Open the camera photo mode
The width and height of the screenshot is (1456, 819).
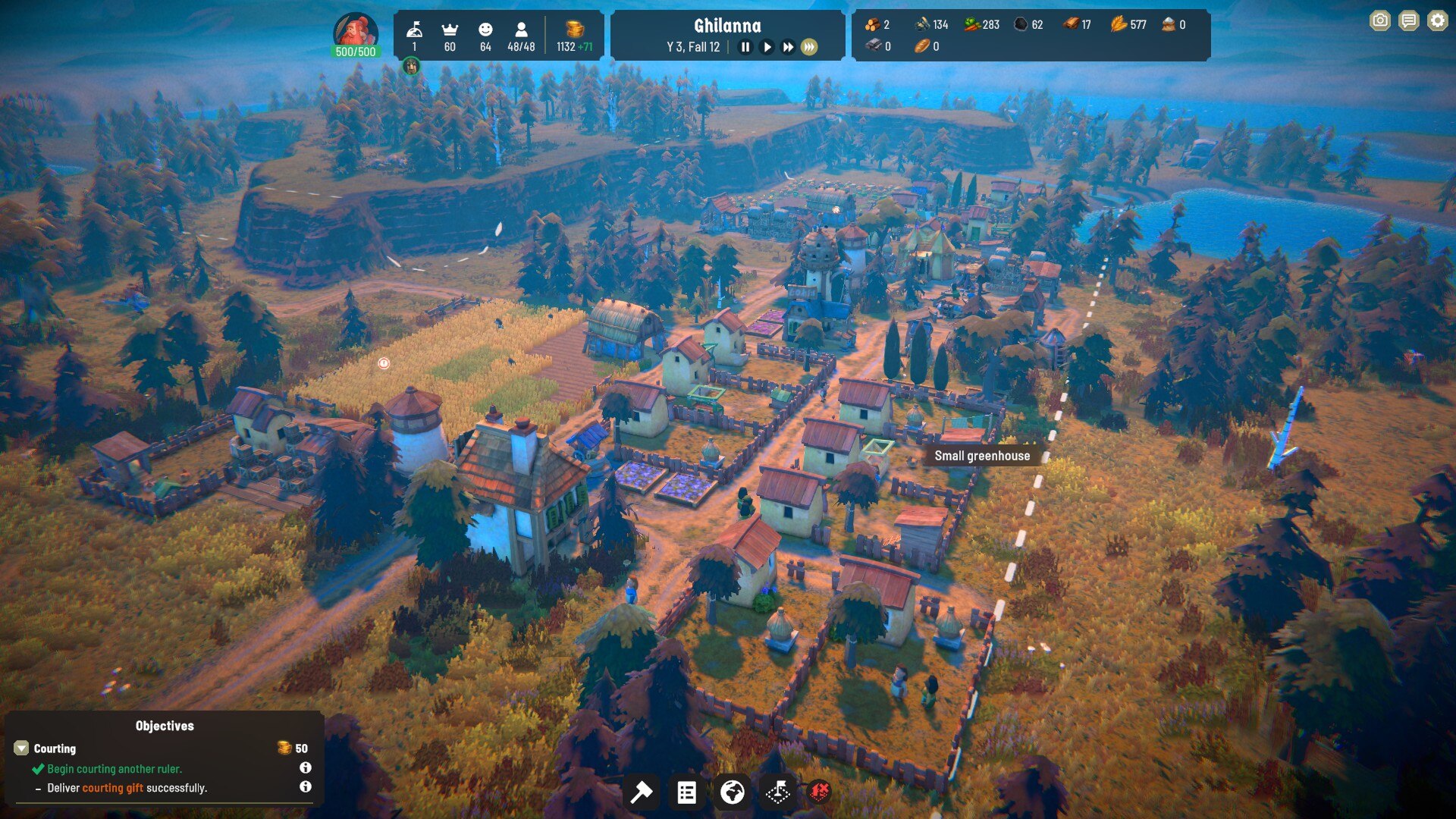point(1380,20)
